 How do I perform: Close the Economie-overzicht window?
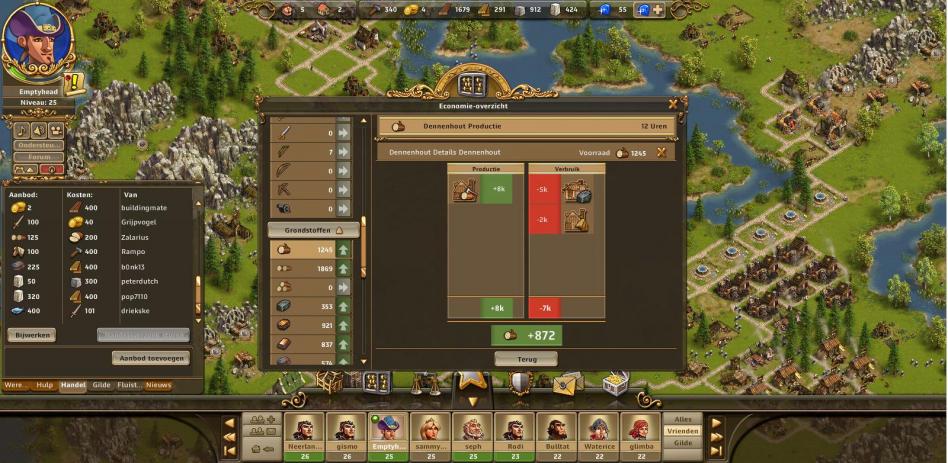pos(673,102)
